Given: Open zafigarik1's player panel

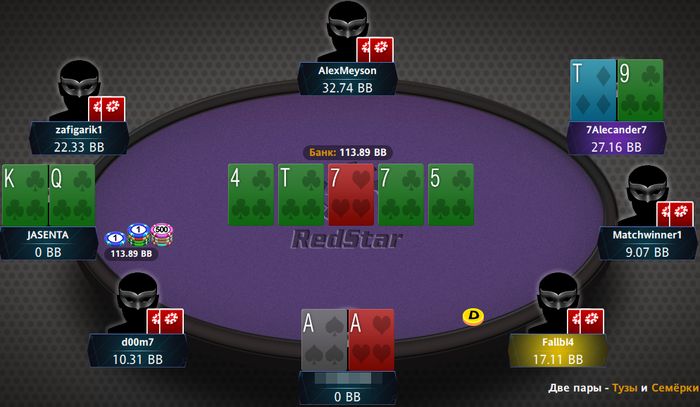Looking at the screenshot, I should point(79,138).
